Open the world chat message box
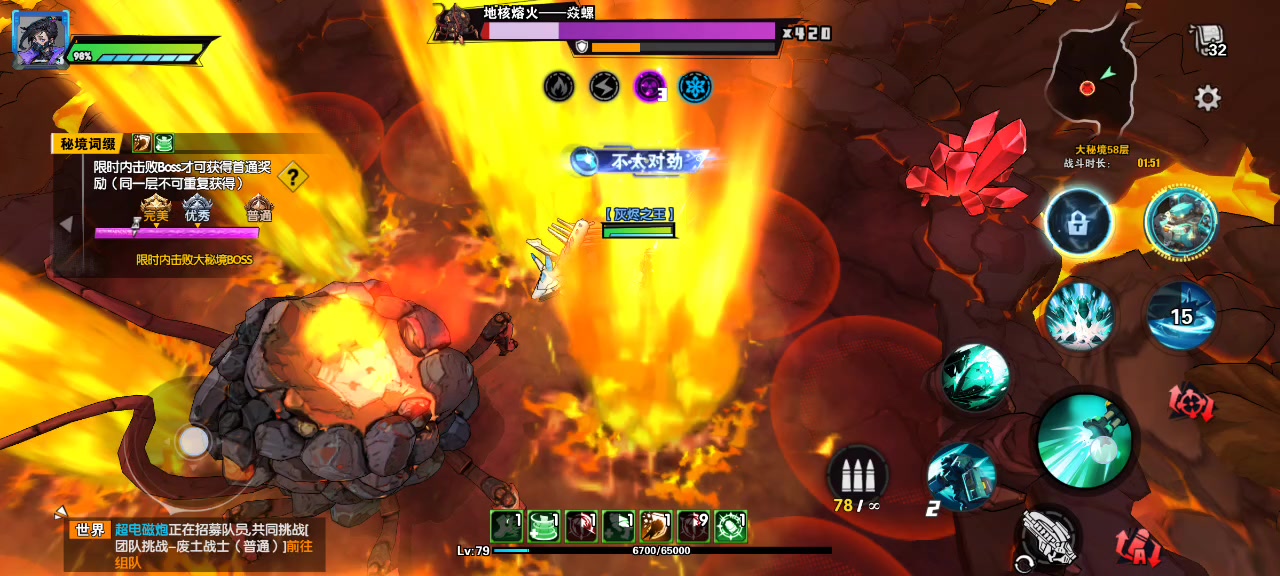The width and height of the screenshot is (1280, 576). (190, 545)
